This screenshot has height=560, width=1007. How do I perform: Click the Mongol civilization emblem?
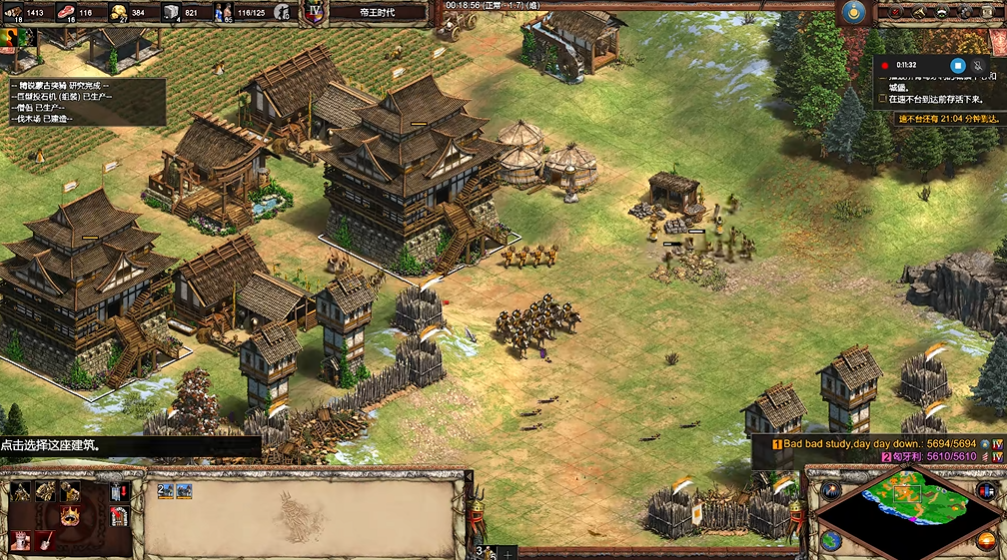click(853, 11)
